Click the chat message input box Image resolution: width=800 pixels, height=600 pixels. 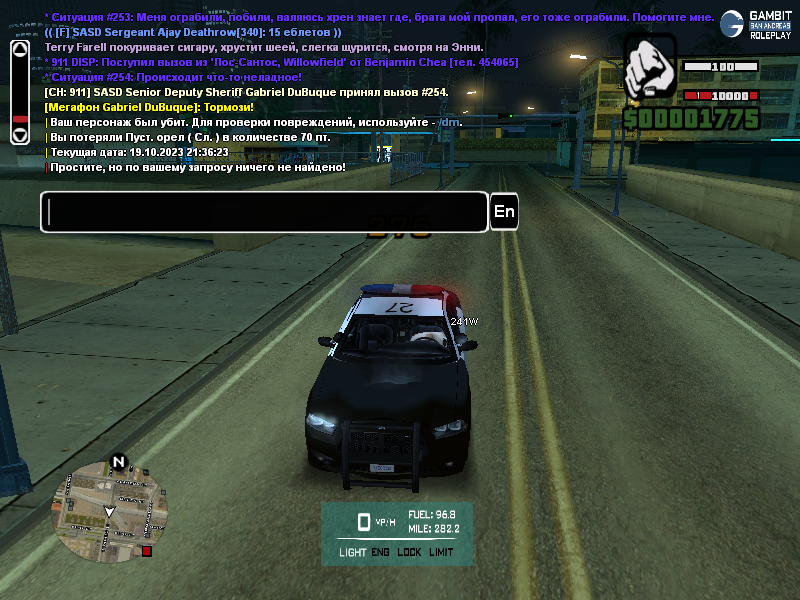264,212
